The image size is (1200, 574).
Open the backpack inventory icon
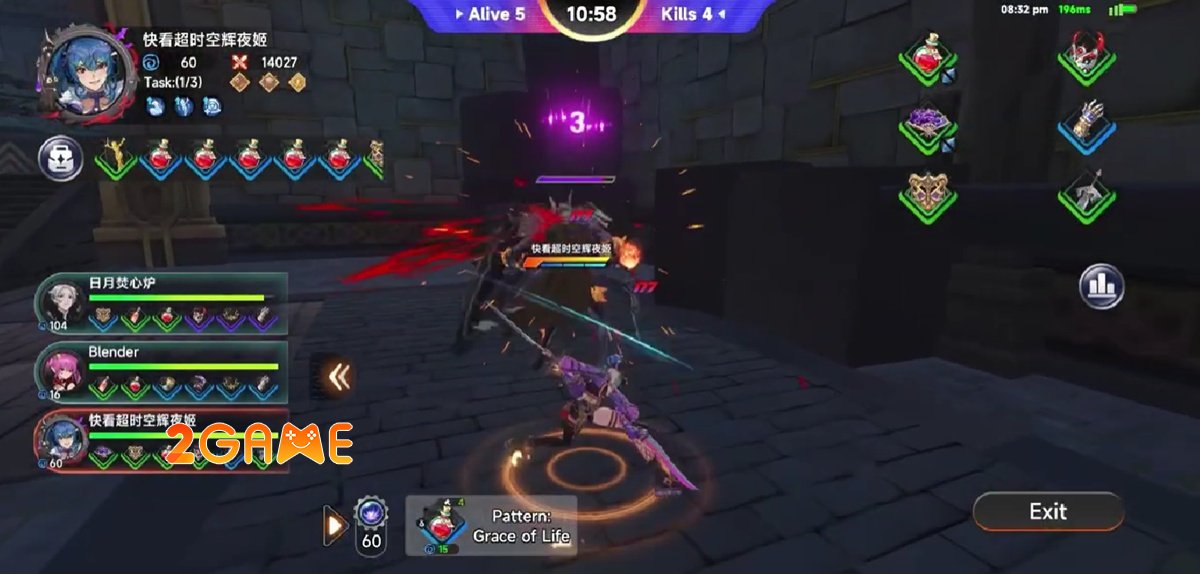(x=60, y=158)
